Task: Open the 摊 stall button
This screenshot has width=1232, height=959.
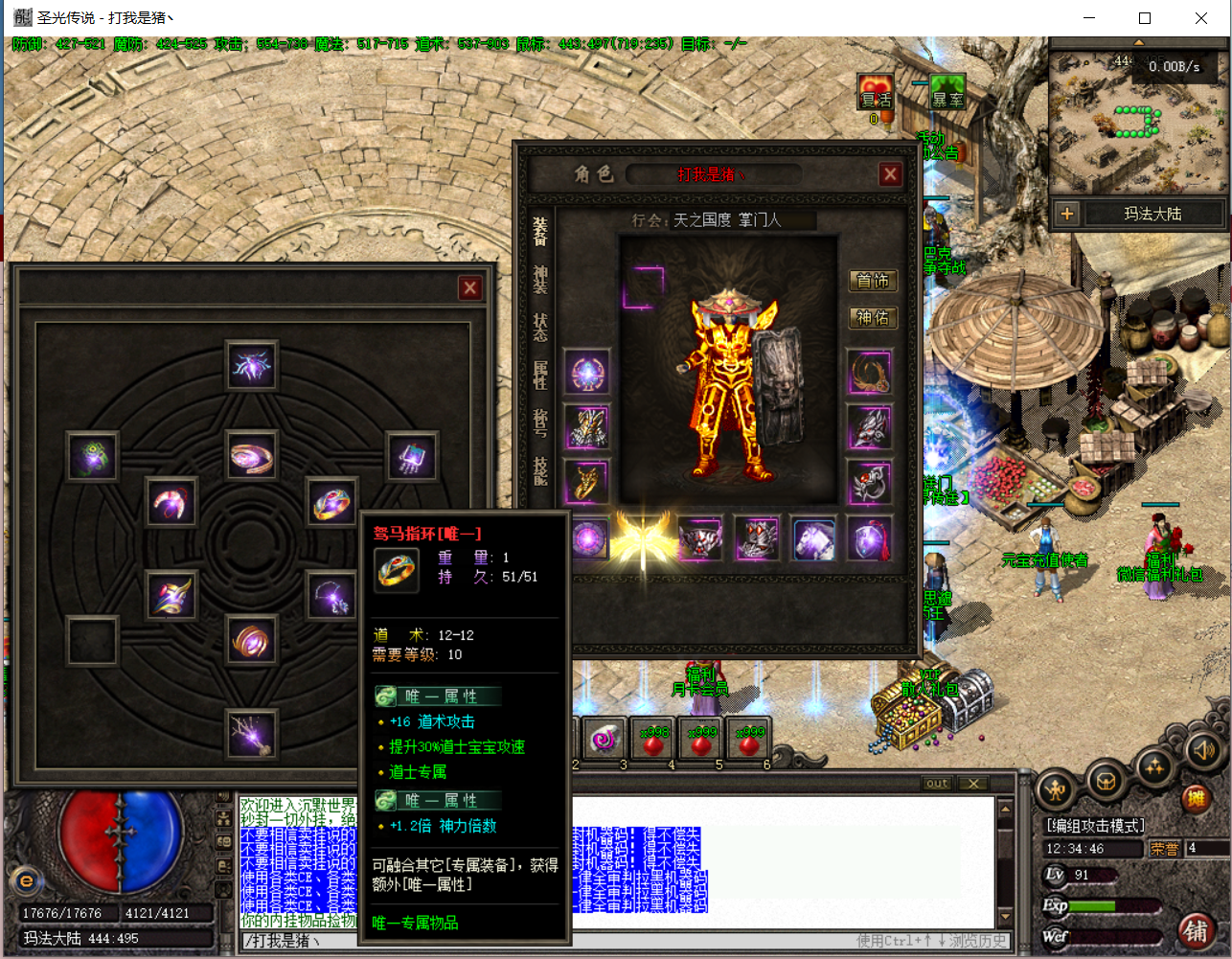Action: tap(1195, 797)
